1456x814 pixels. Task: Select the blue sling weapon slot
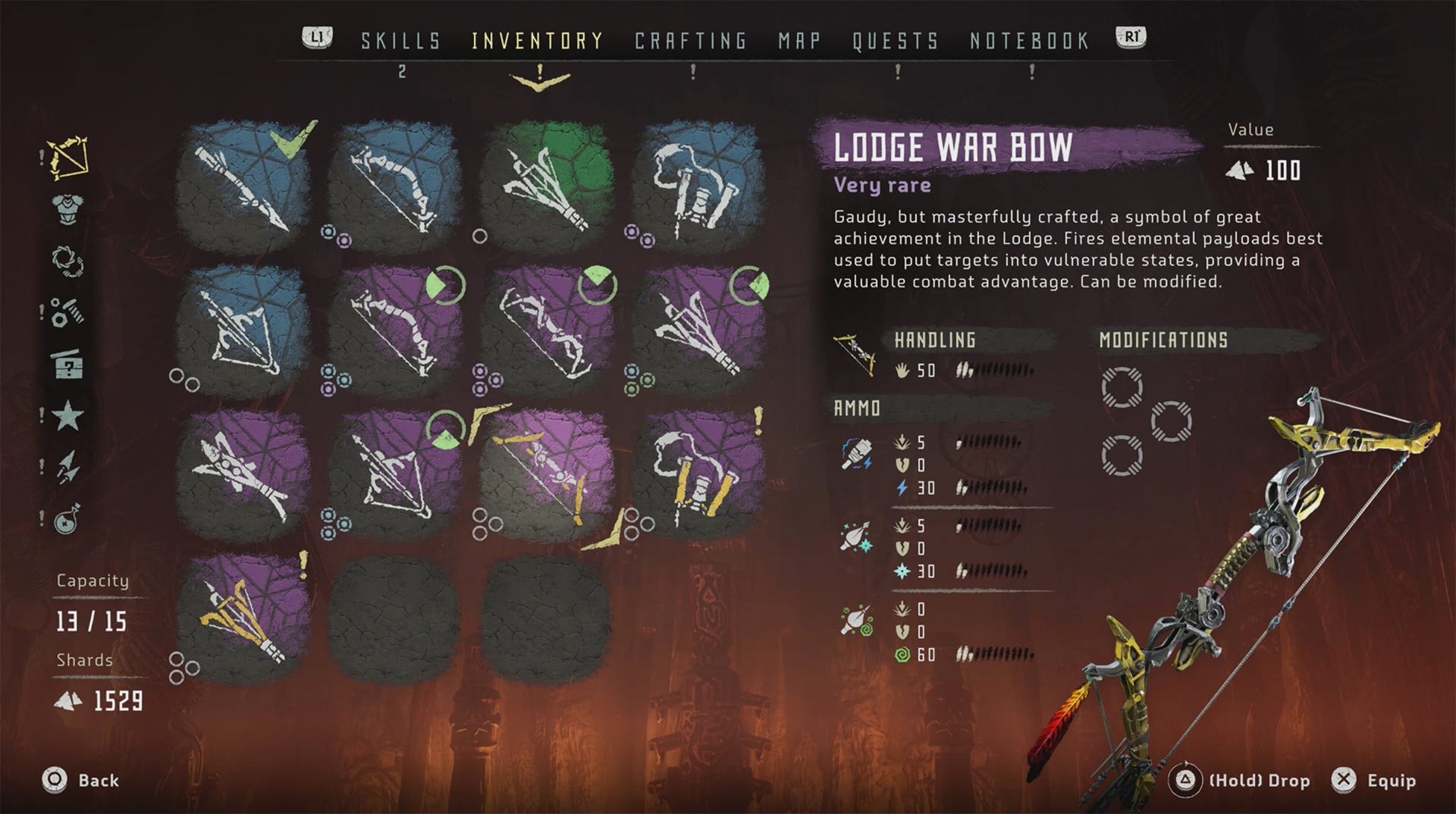tap(698, 186)
